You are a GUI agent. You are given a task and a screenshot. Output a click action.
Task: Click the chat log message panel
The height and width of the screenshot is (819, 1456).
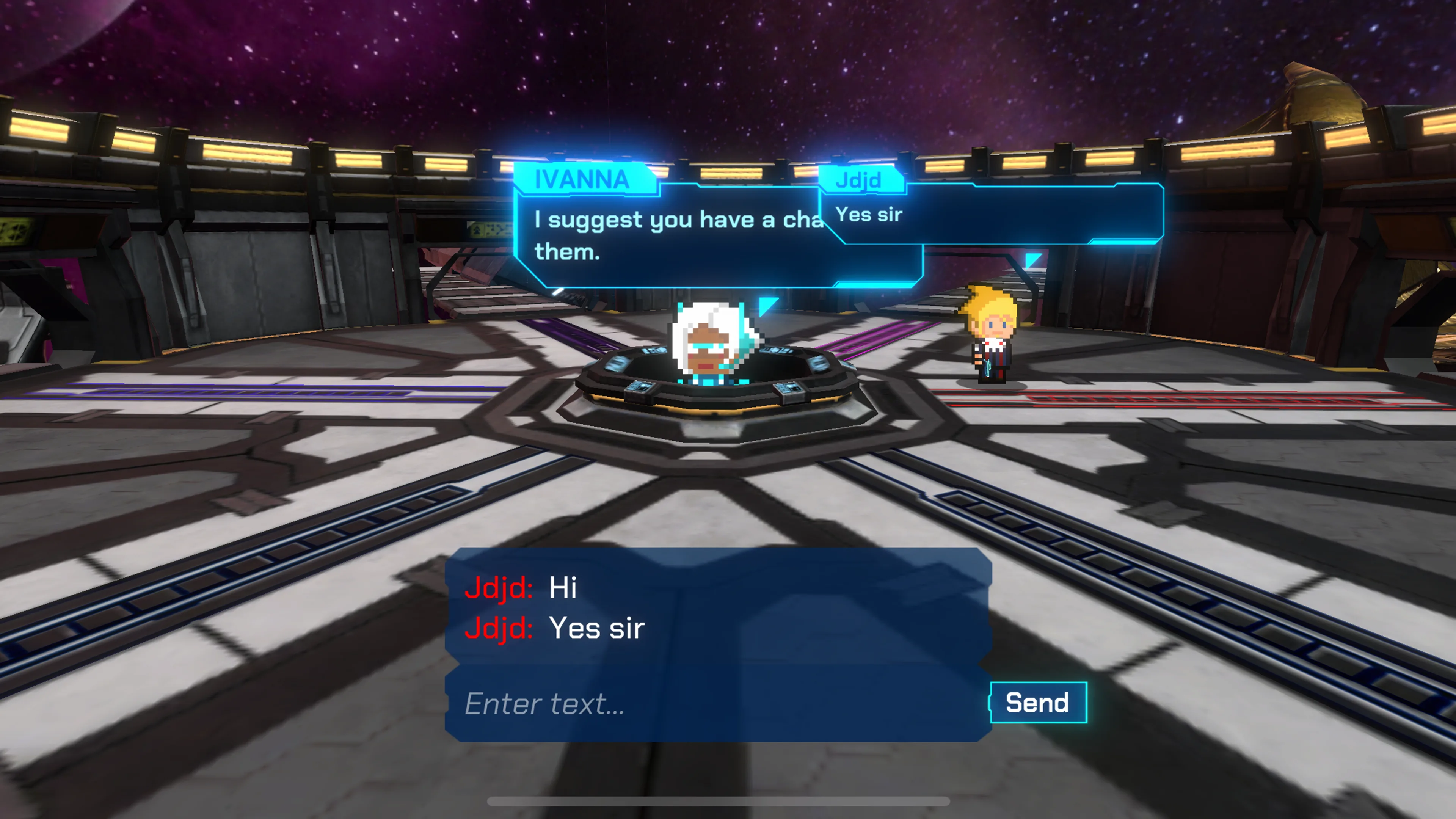click(x=718, y=607)
